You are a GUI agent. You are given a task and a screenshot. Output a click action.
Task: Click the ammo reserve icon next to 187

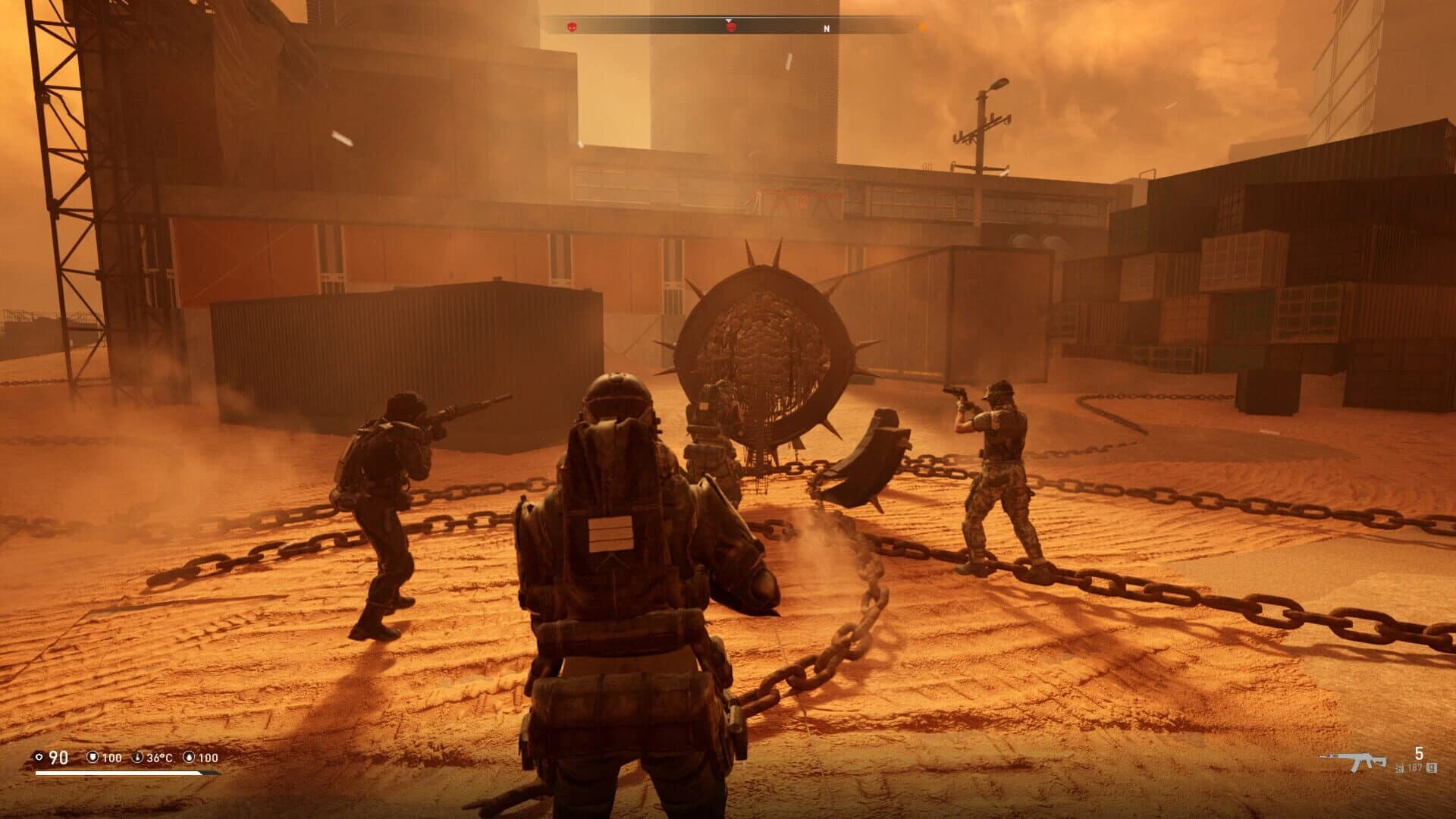pos(1399,768)
